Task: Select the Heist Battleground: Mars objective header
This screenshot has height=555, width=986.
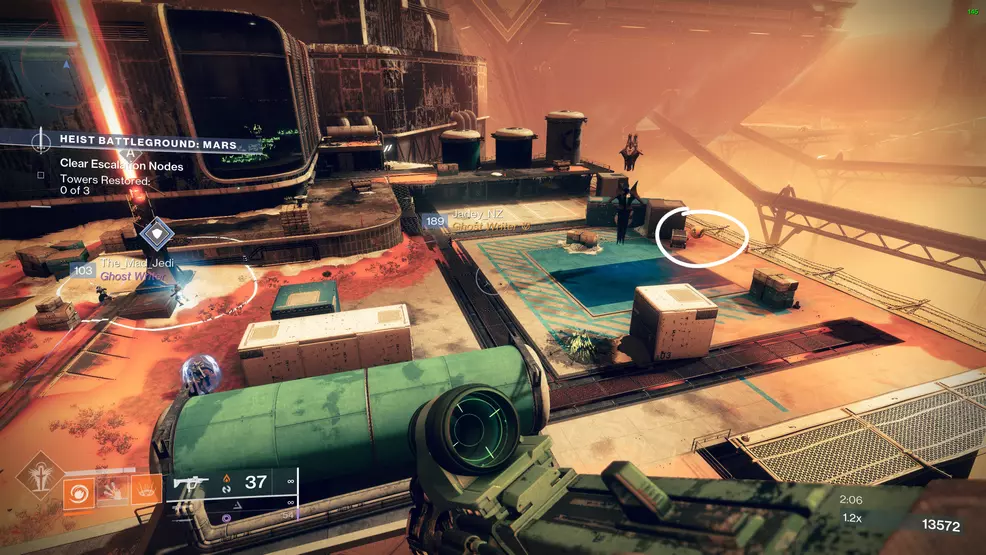Action: (x=148, y=145)
